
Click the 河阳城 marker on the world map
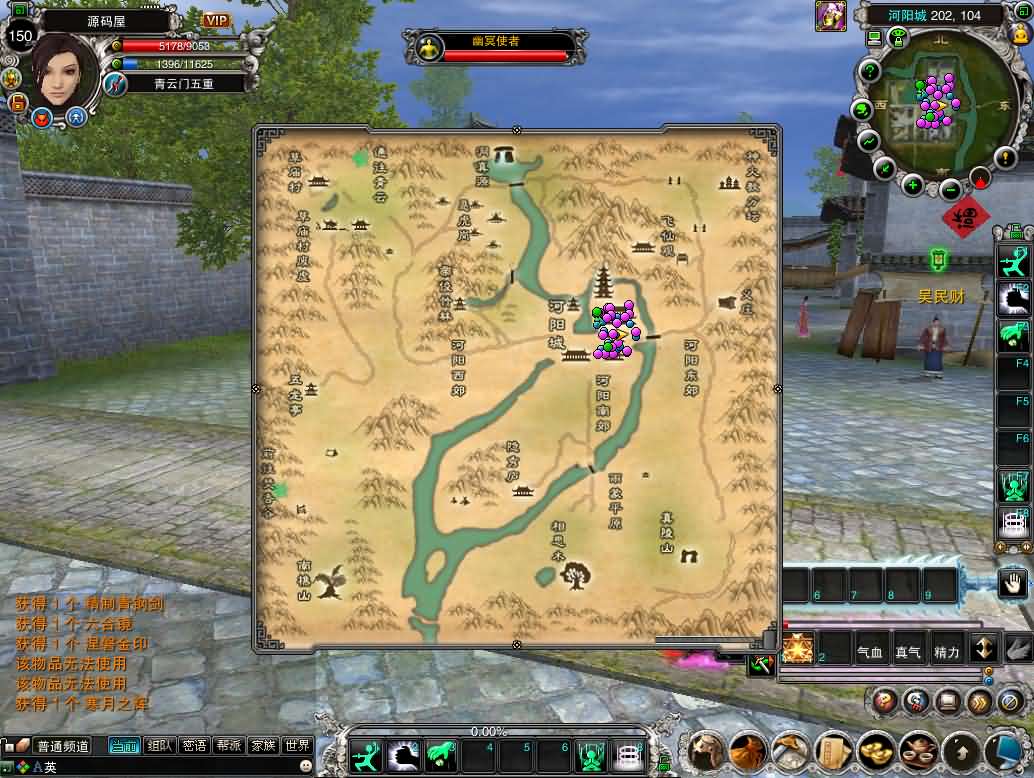tap(557, 320)
